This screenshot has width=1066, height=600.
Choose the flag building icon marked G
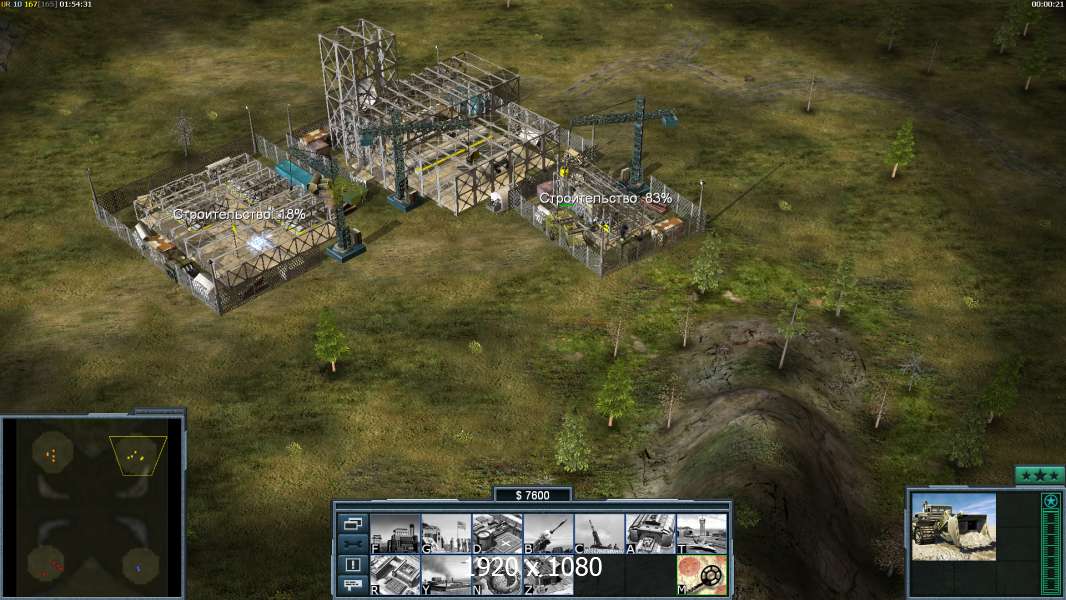446,534
